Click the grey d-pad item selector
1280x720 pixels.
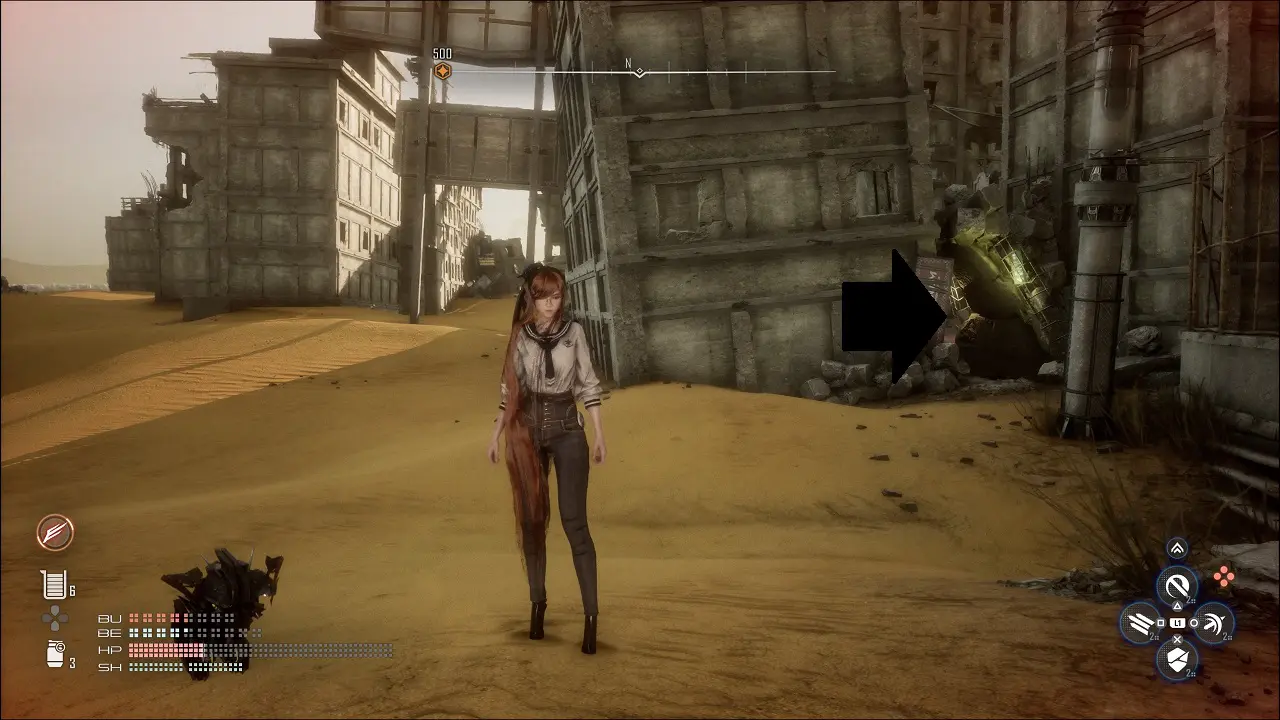click(x=54, y=619)
